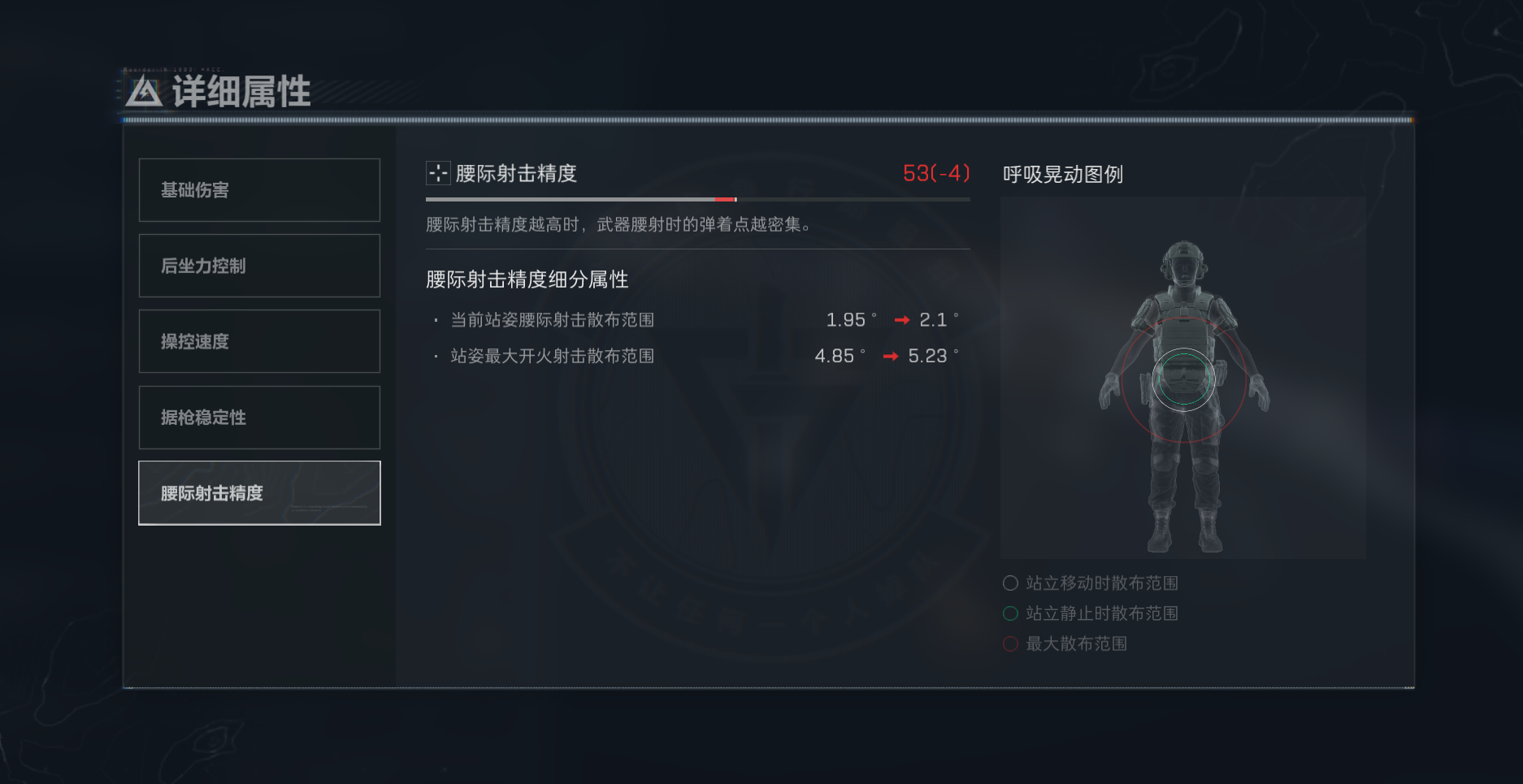Image resolution: width=1523 pixels, height=784 pixels.
Task: Show the 据枪稳定性 details
Action: pos(259,418)
